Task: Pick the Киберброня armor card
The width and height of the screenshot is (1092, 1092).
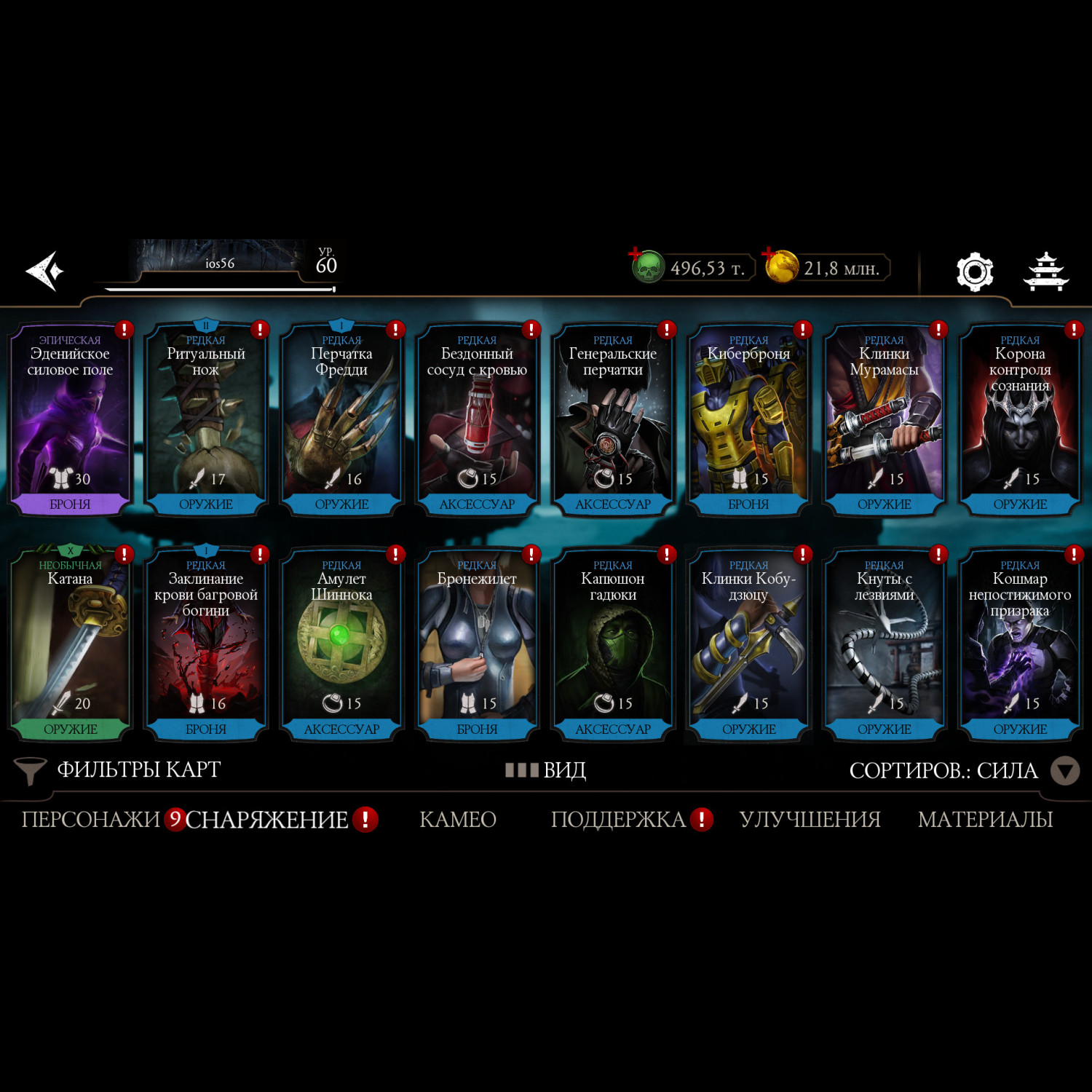Action: tap(748, 419)
